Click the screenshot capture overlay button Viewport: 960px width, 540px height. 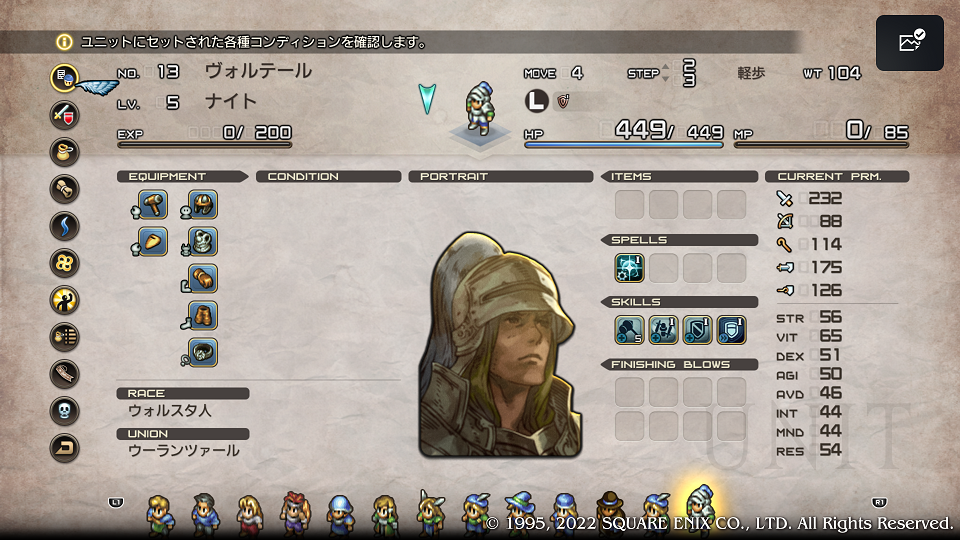[x=909, y=43]
